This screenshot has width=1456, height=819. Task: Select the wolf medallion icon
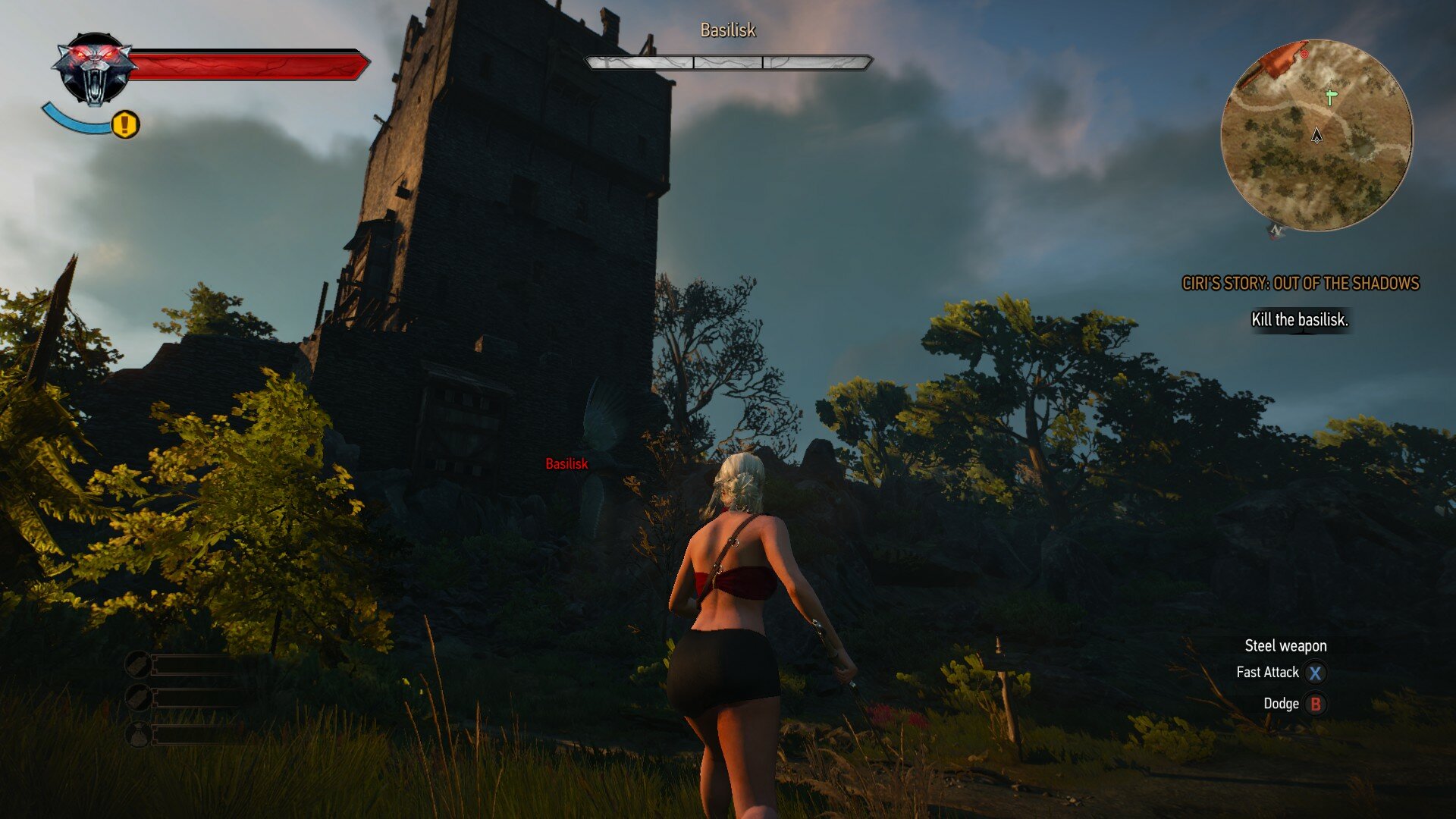point(95,68)
